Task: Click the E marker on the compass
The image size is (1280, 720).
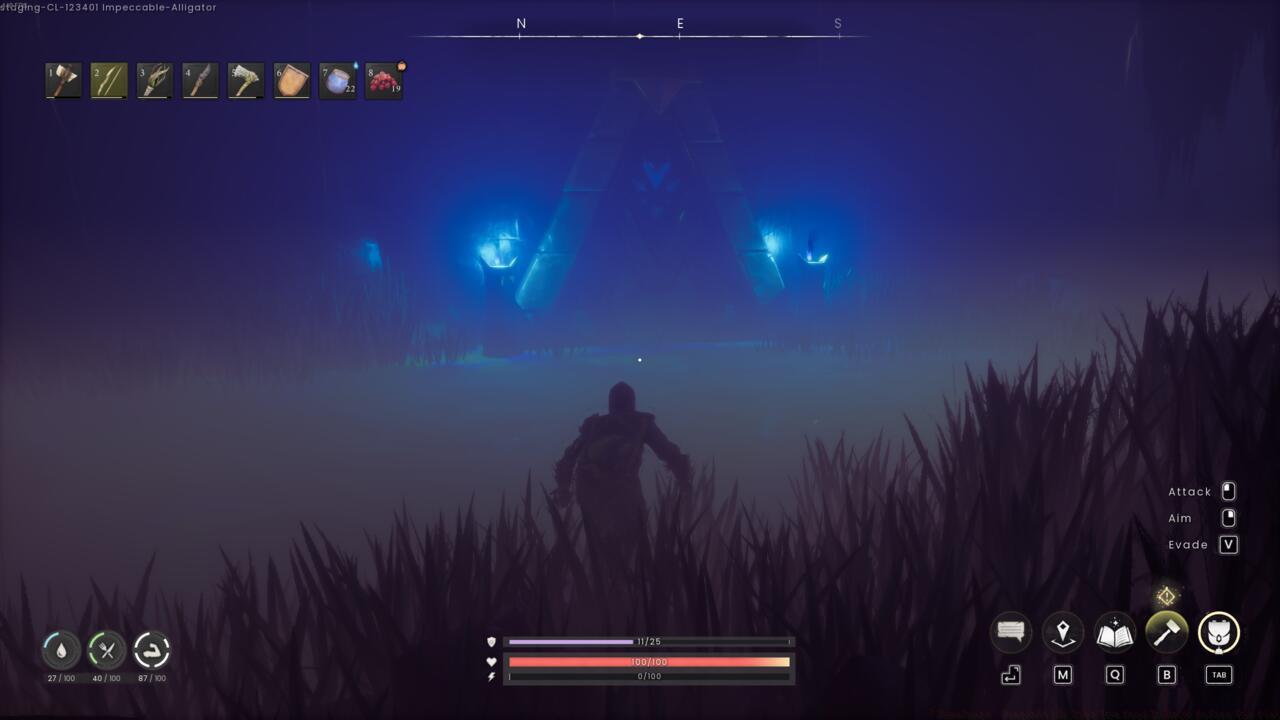Action: pyautogui.click(x=680, y=23)
